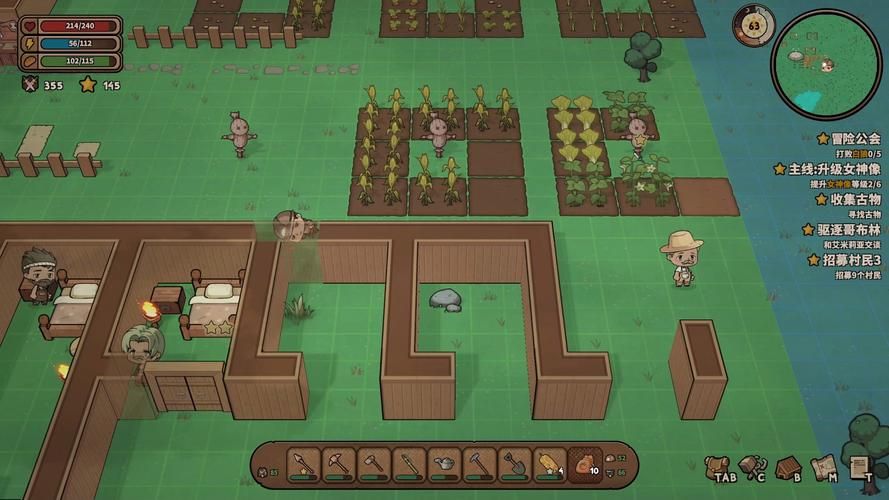Choose the 驱逐哥布林 quest entry
This screenshot has height=500, width=889.
848,229
